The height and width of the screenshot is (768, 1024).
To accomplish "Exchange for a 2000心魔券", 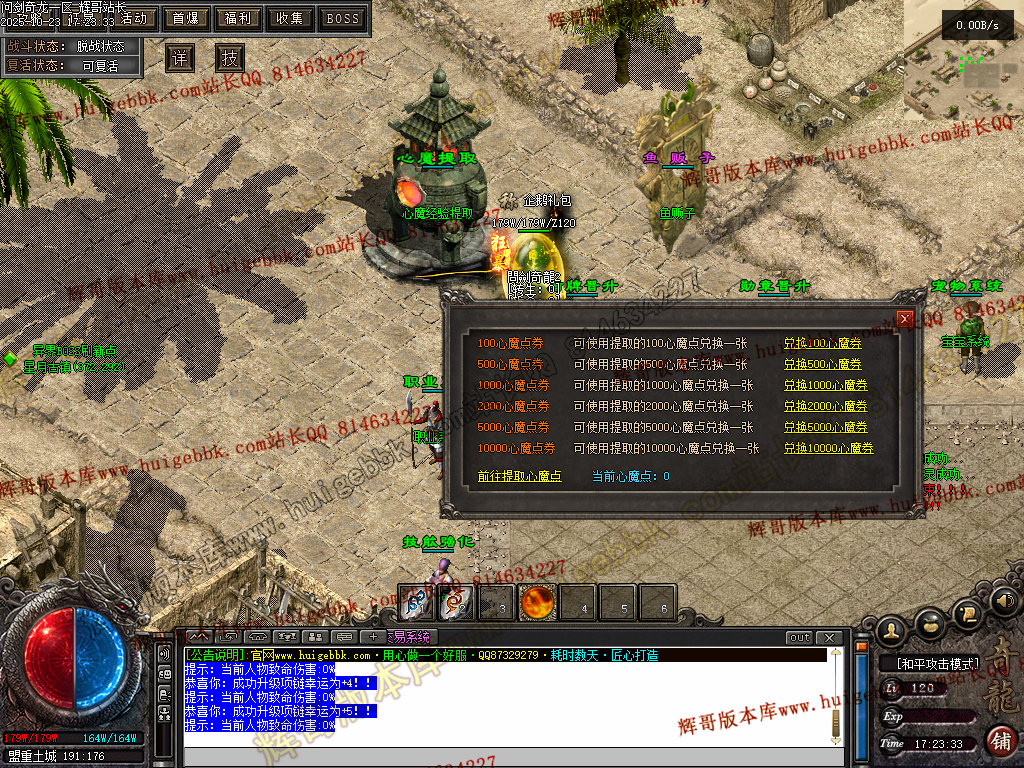I will tap(825, 406).
